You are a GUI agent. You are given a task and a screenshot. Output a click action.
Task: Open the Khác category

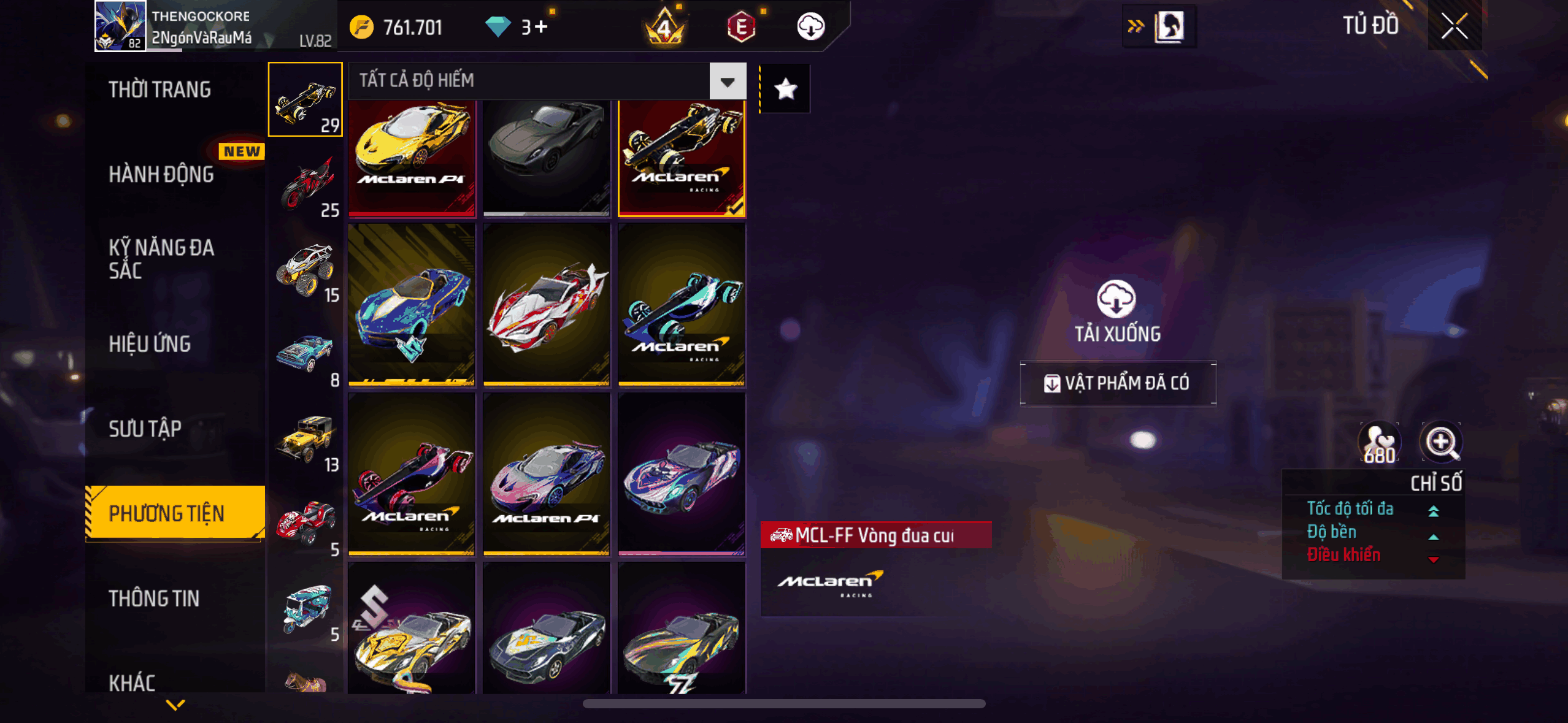[132, 682]
